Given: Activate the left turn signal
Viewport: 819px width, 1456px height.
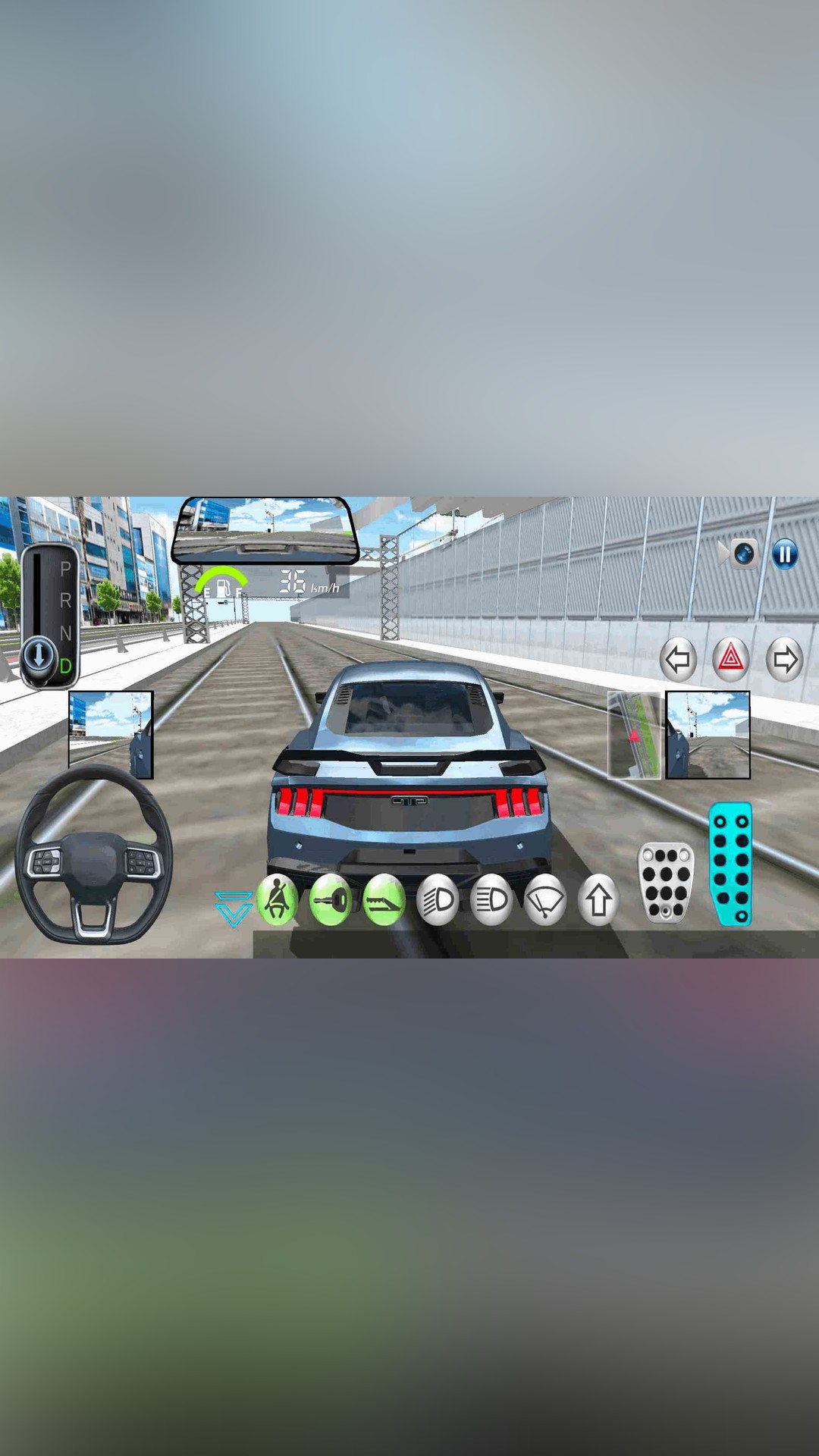Looking at the screenshot, I should click(x=678, y=659).
